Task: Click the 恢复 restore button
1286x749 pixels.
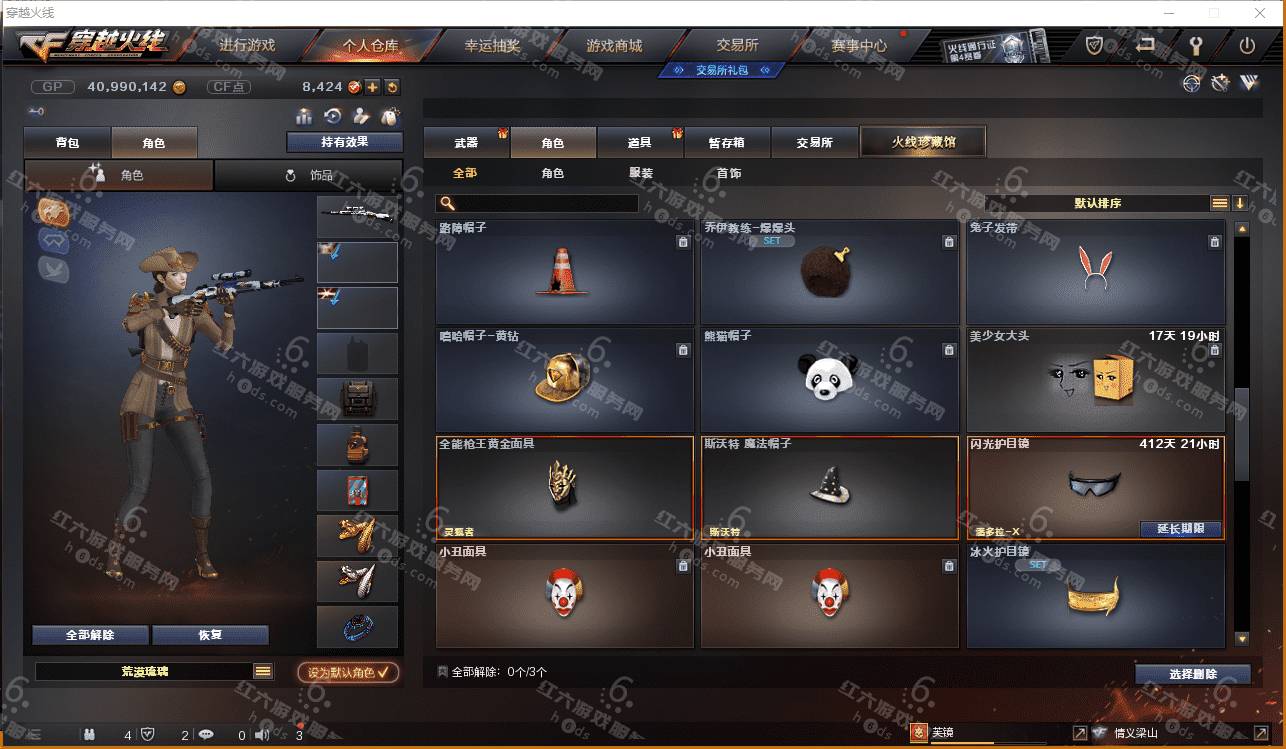Action: (x=210, y=635)
